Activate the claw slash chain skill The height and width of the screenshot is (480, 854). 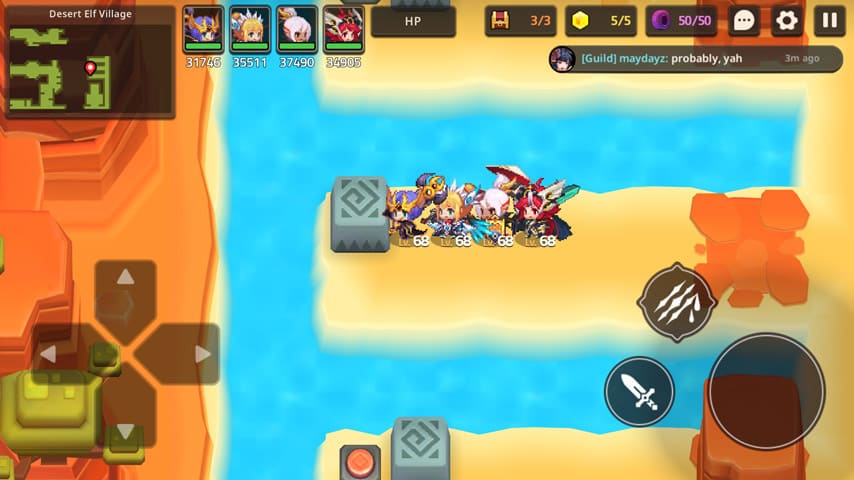[678, 302]
